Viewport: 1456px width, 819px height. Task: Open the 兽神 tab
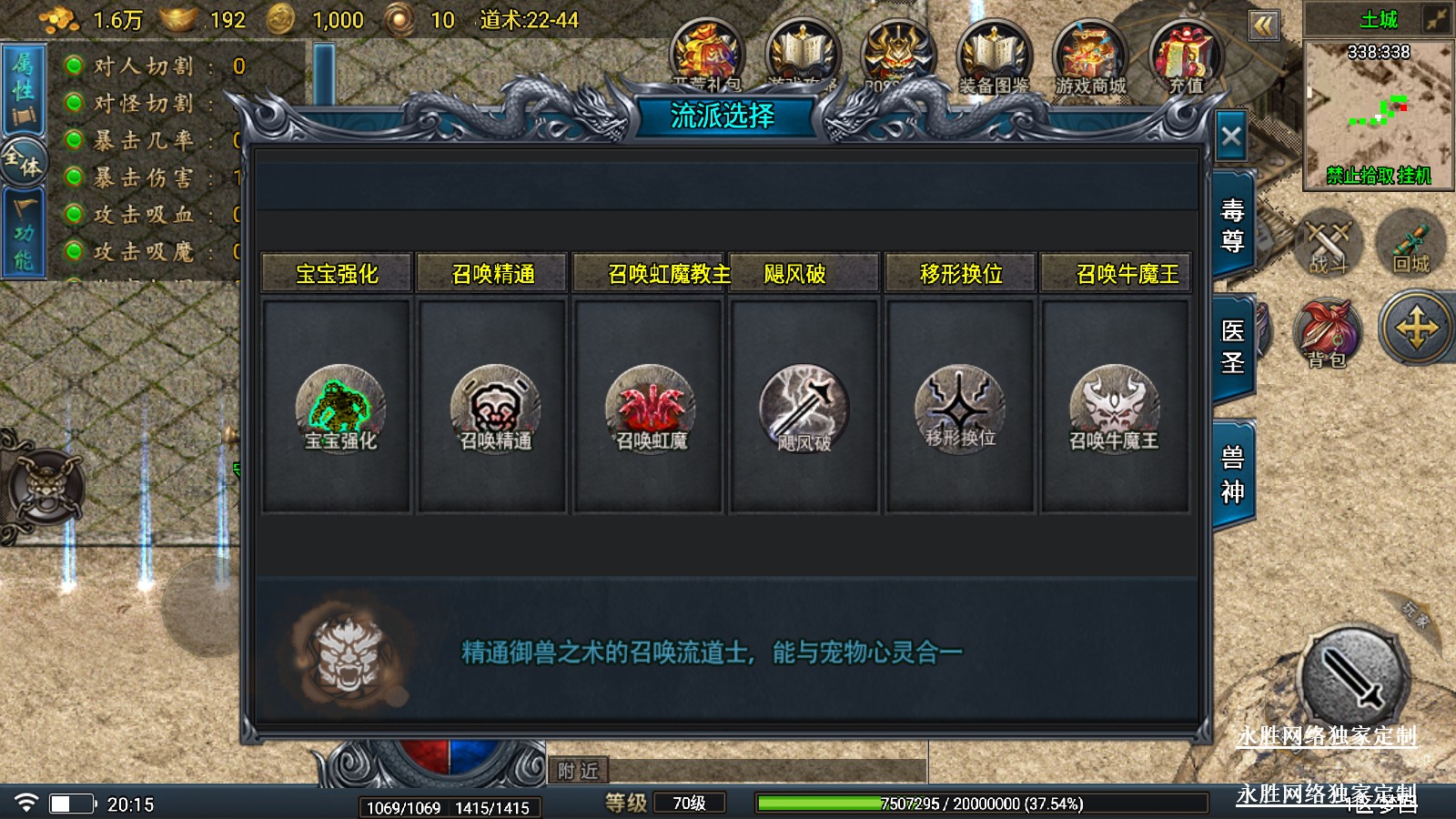[1233, 474]
